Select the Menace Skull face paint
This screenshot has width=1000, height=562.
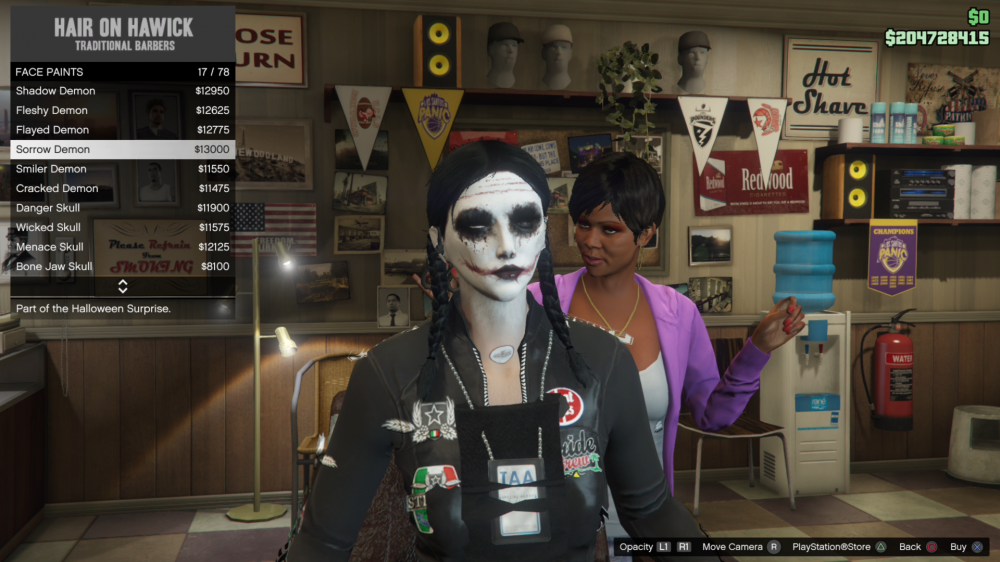point(123,247)
